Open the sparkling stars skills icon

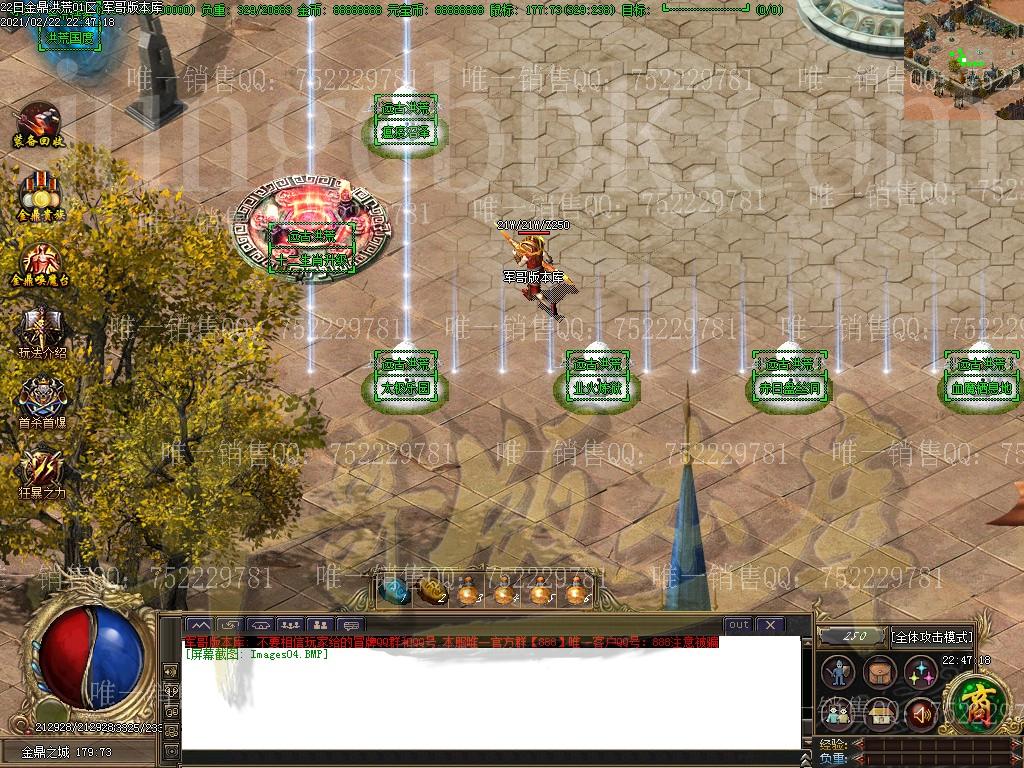(920, 673)
